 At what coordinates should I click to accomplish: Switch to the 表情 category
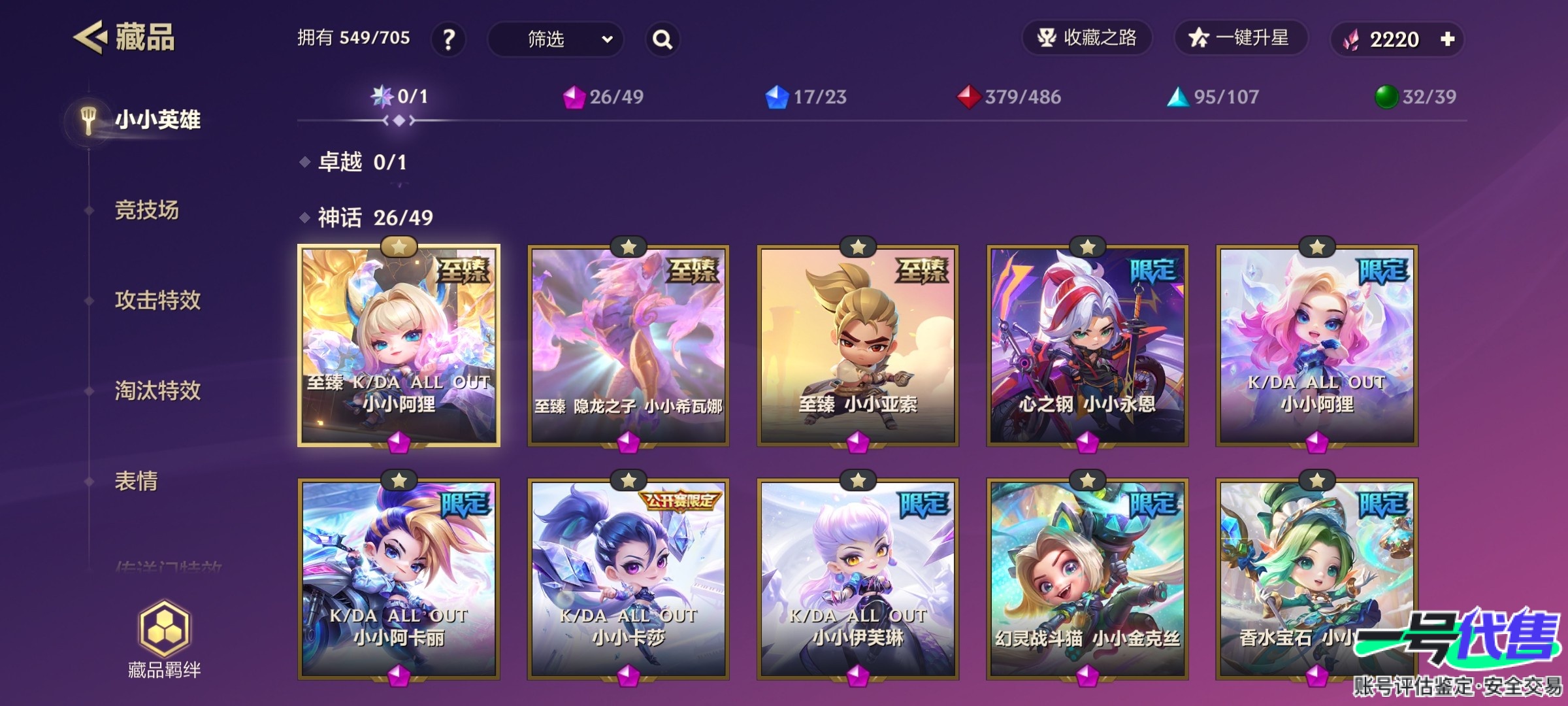(136, 481)
